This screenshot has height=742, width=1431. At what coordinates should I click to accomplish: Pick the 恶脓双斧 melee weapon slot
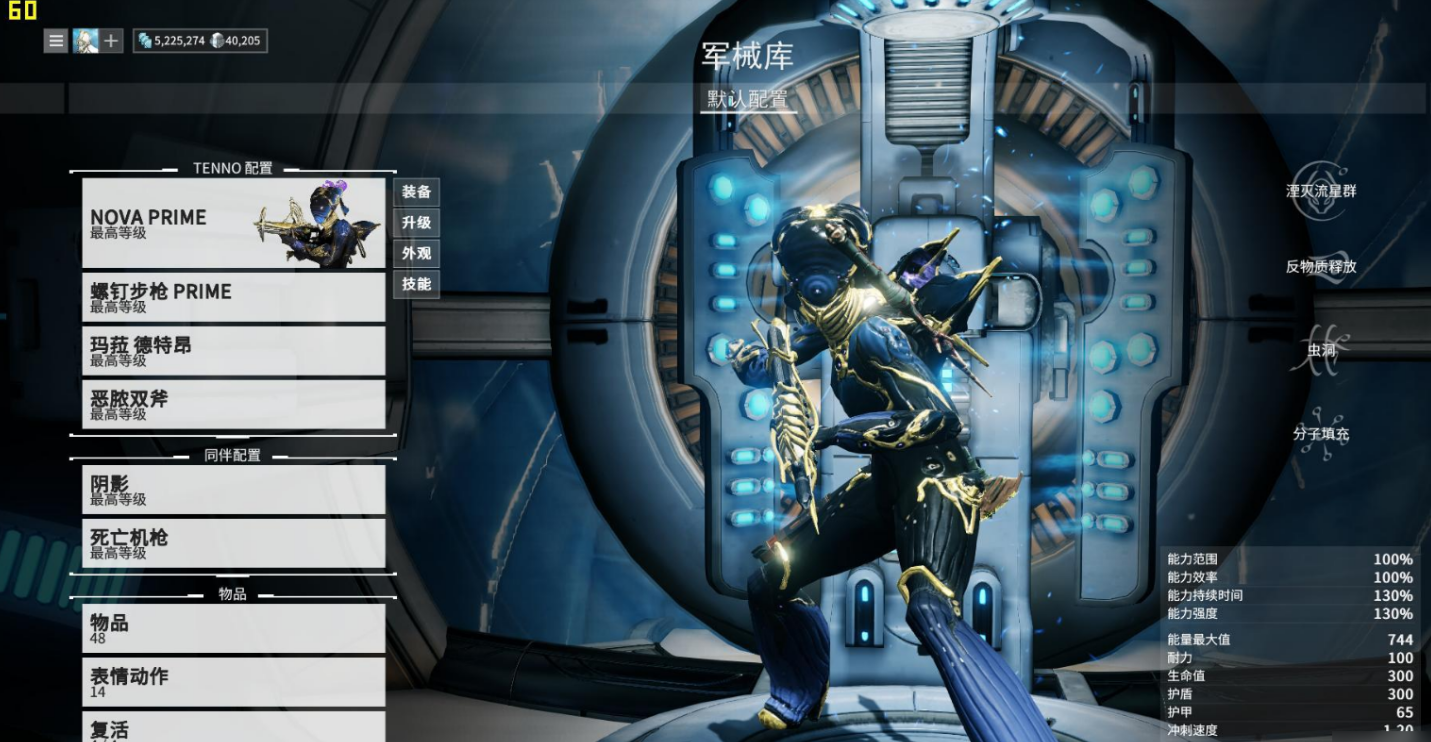[x=233, y=404]
